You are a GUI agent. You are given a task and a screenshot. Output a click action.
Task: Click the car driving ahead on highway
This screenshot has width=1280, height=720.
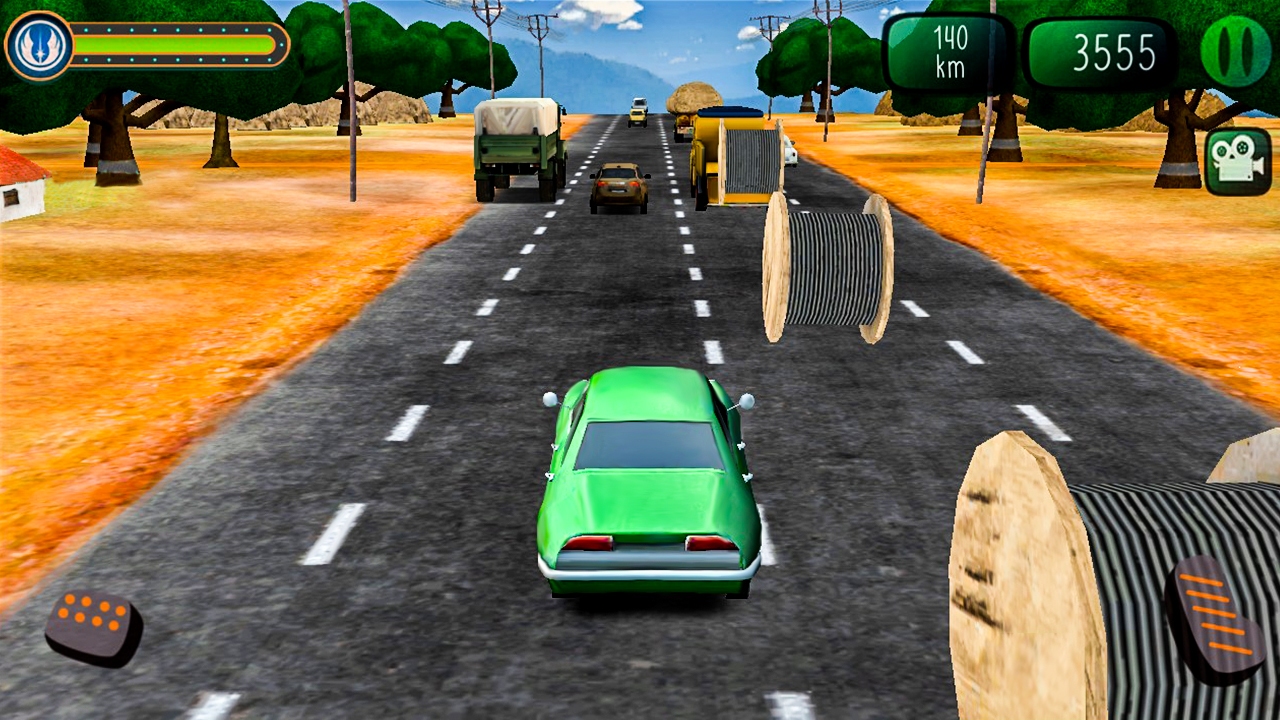(x=618, y=185)
